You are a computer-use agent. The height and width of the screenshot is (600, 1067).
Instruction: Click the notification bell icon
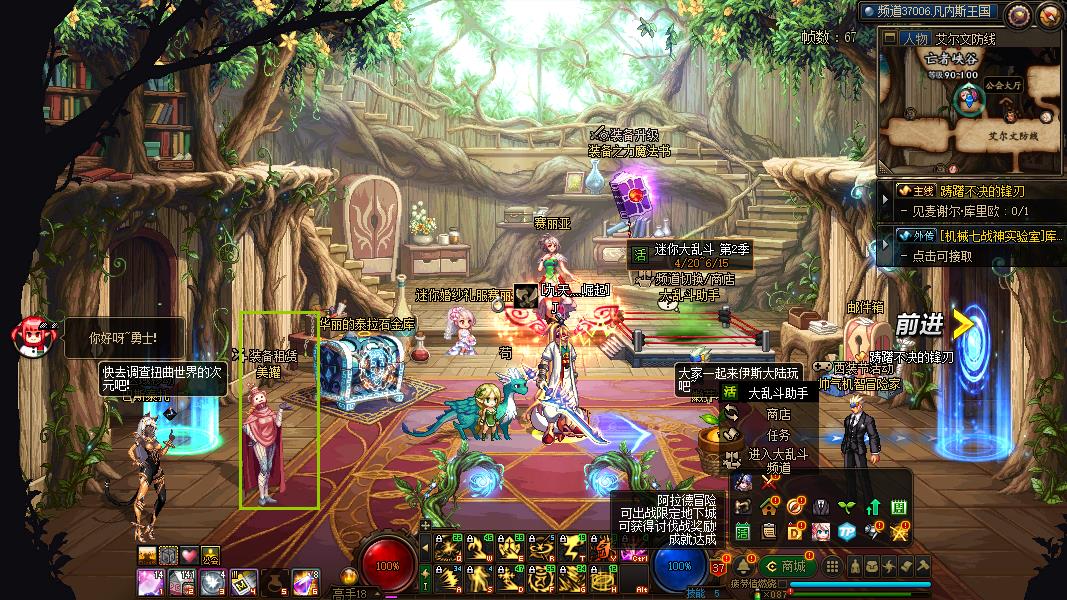[x=745, y=566]
